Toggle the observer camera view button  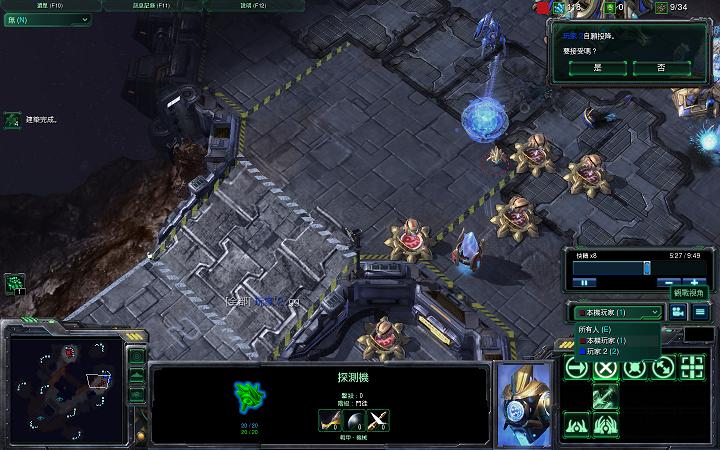[678, 312]
